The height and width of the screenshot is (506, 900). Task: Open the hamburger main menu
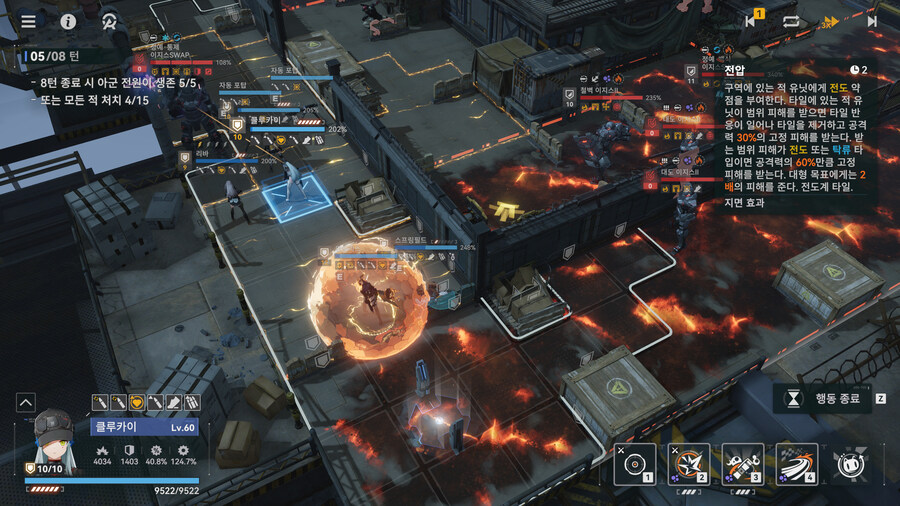click(28, 20)
